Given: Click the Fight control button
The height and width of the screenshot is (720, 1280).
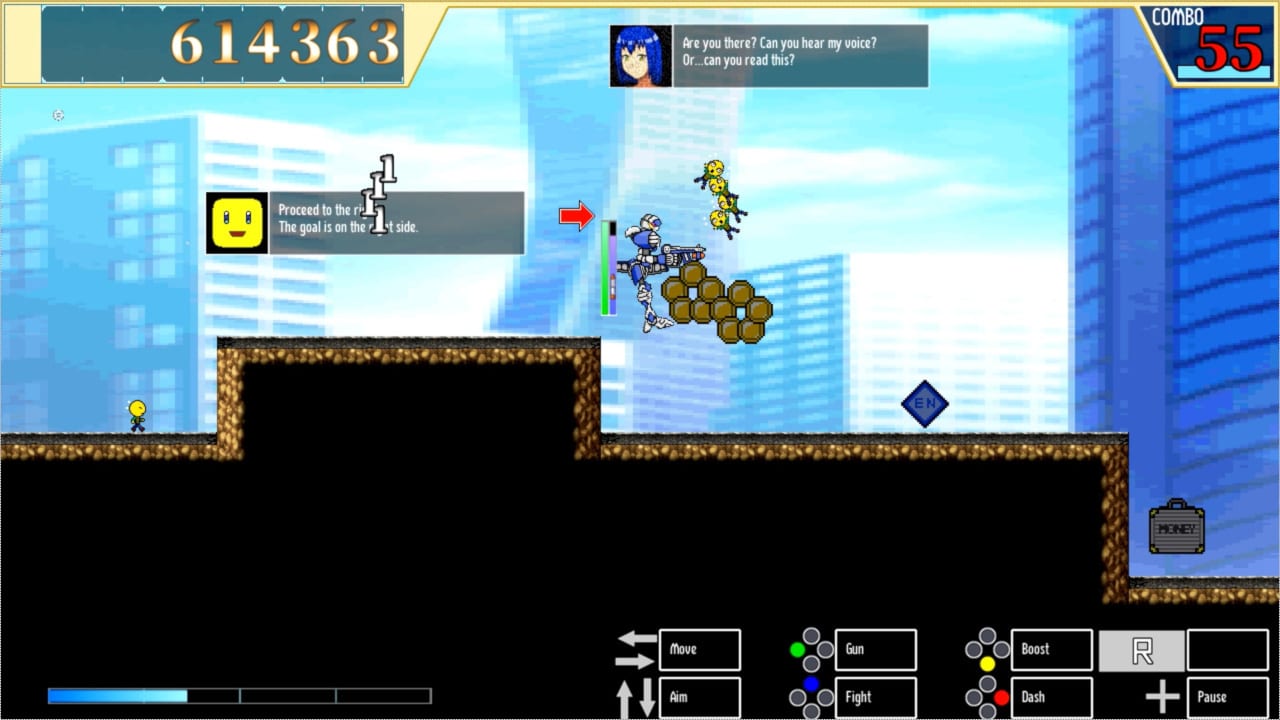Looking at the screenshot, I should coord(875,697).
